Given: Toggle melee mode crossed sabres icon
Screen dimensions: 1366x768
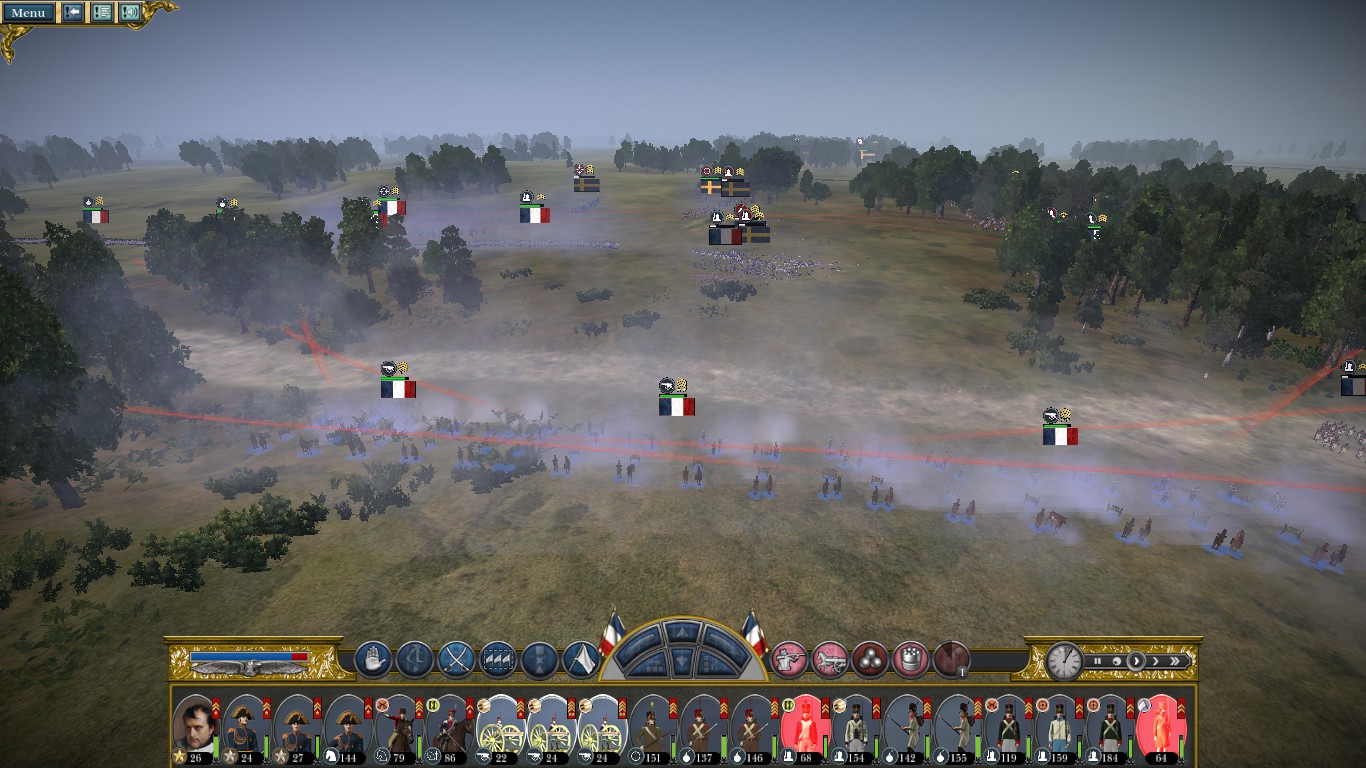Looking at the screenshot, I should 456,659.
